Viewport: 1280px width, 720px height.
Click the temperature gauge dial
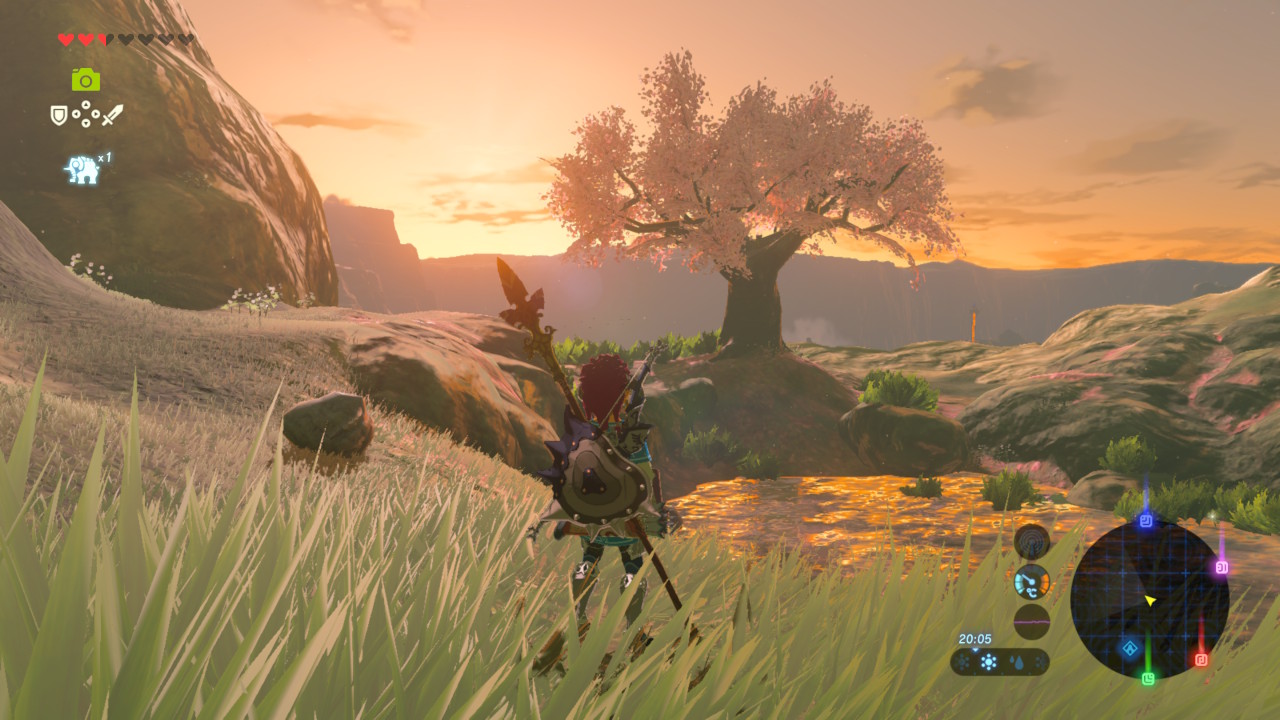pyautogui.click(x=1032, y=581)
